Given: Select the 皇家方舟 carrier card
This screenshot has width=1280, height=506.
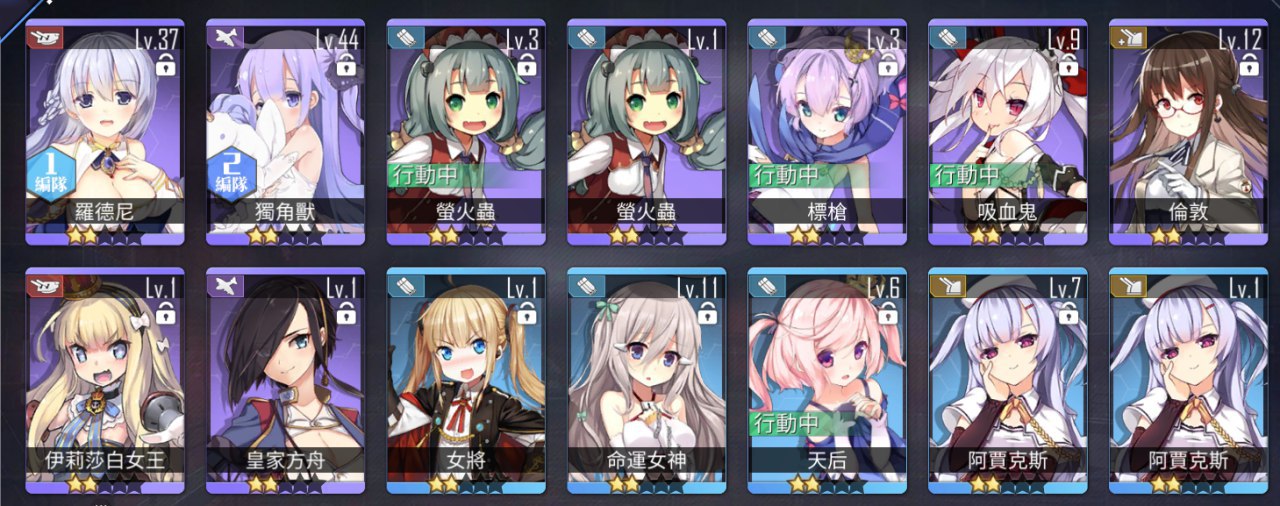Looking at the screenshot, I should (286, 380).
